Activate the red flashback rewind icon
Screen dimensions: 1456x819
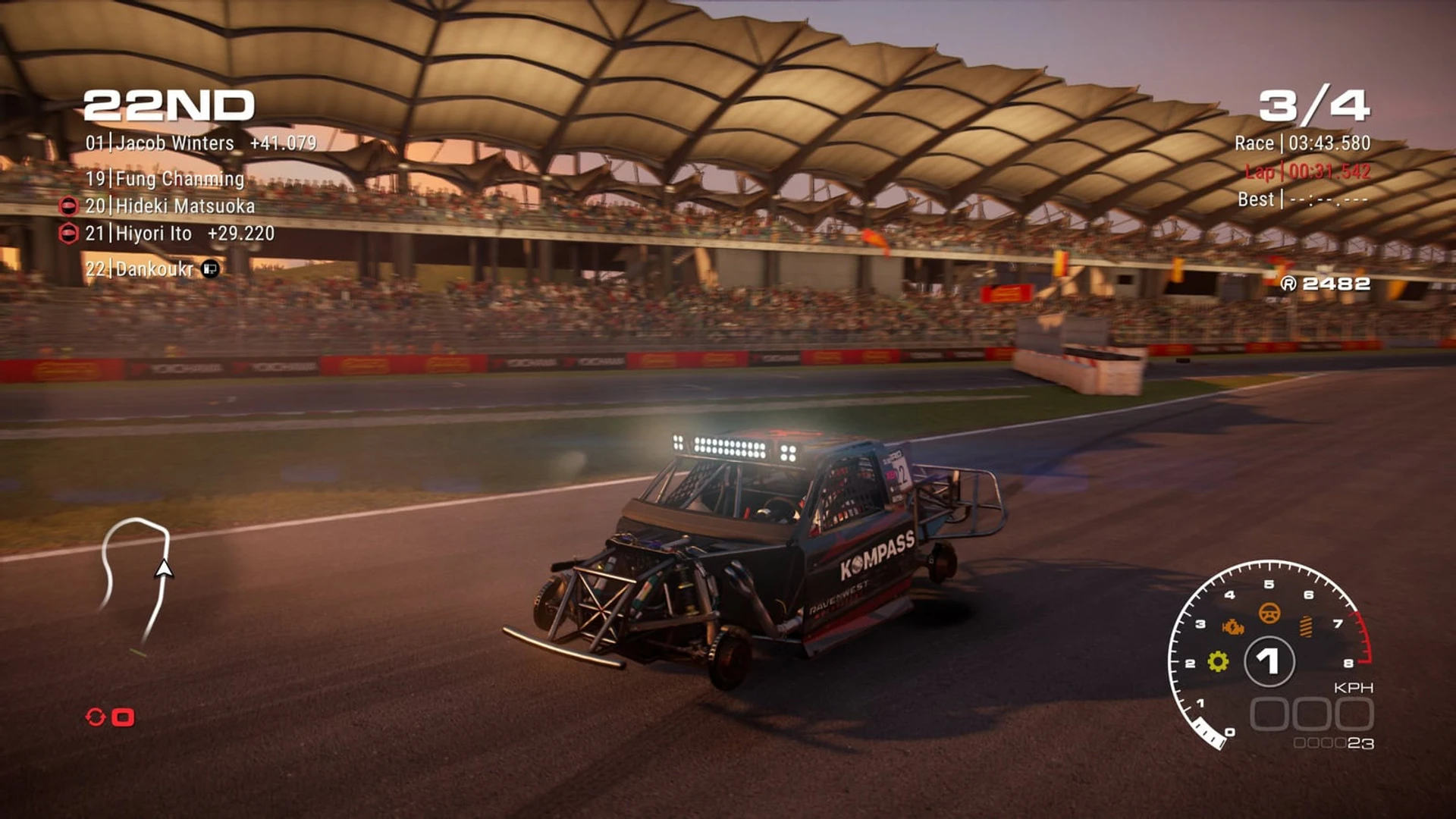coord(96,717)
